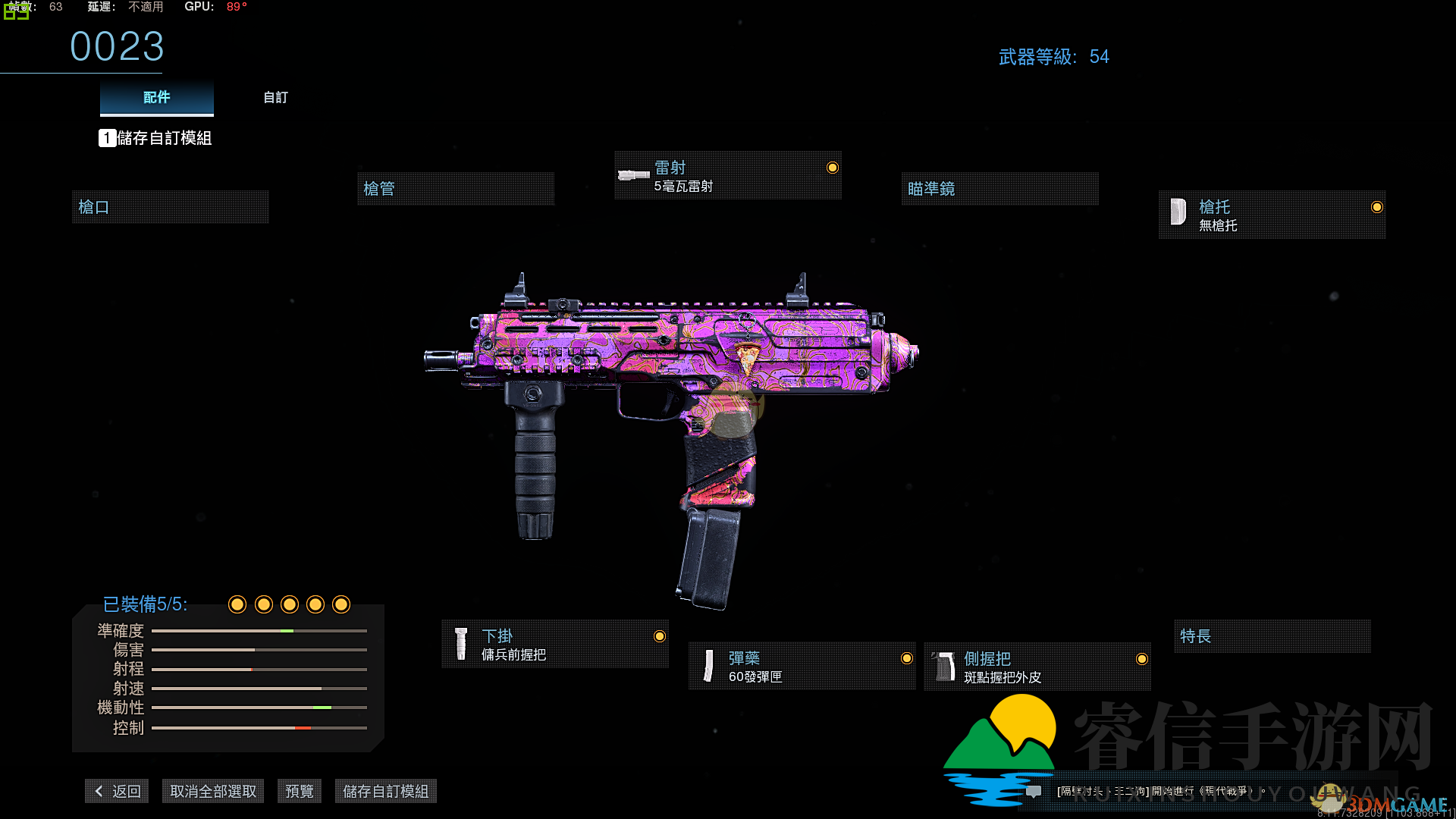Toggle the equipped indicator on the 雷射 slot
Image resolution: width=1456 pixels, height=819 pixels.
pos(832,168)
